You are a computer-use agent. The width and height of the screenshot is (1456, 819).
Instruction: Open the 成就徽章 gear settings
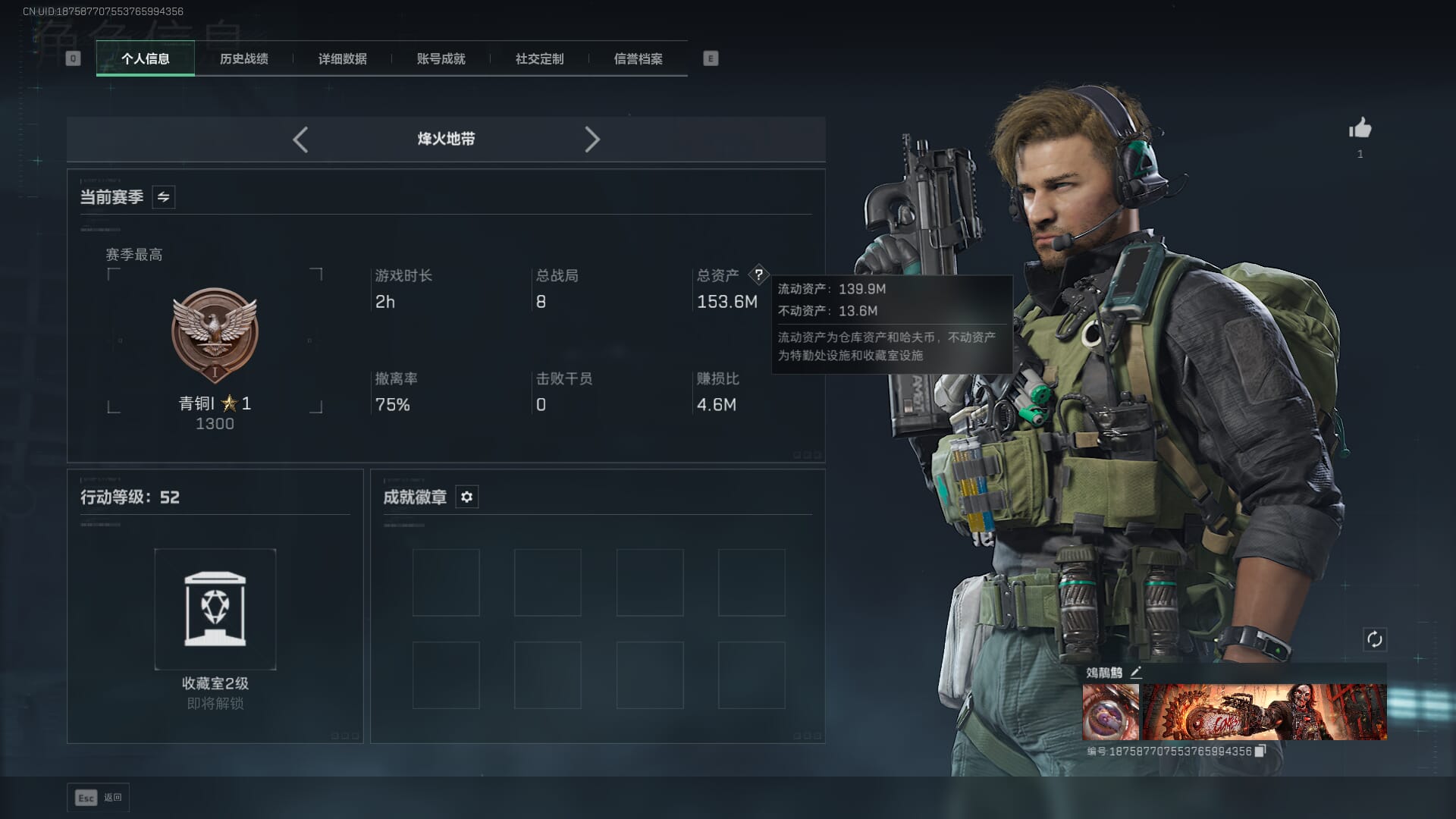466,497
